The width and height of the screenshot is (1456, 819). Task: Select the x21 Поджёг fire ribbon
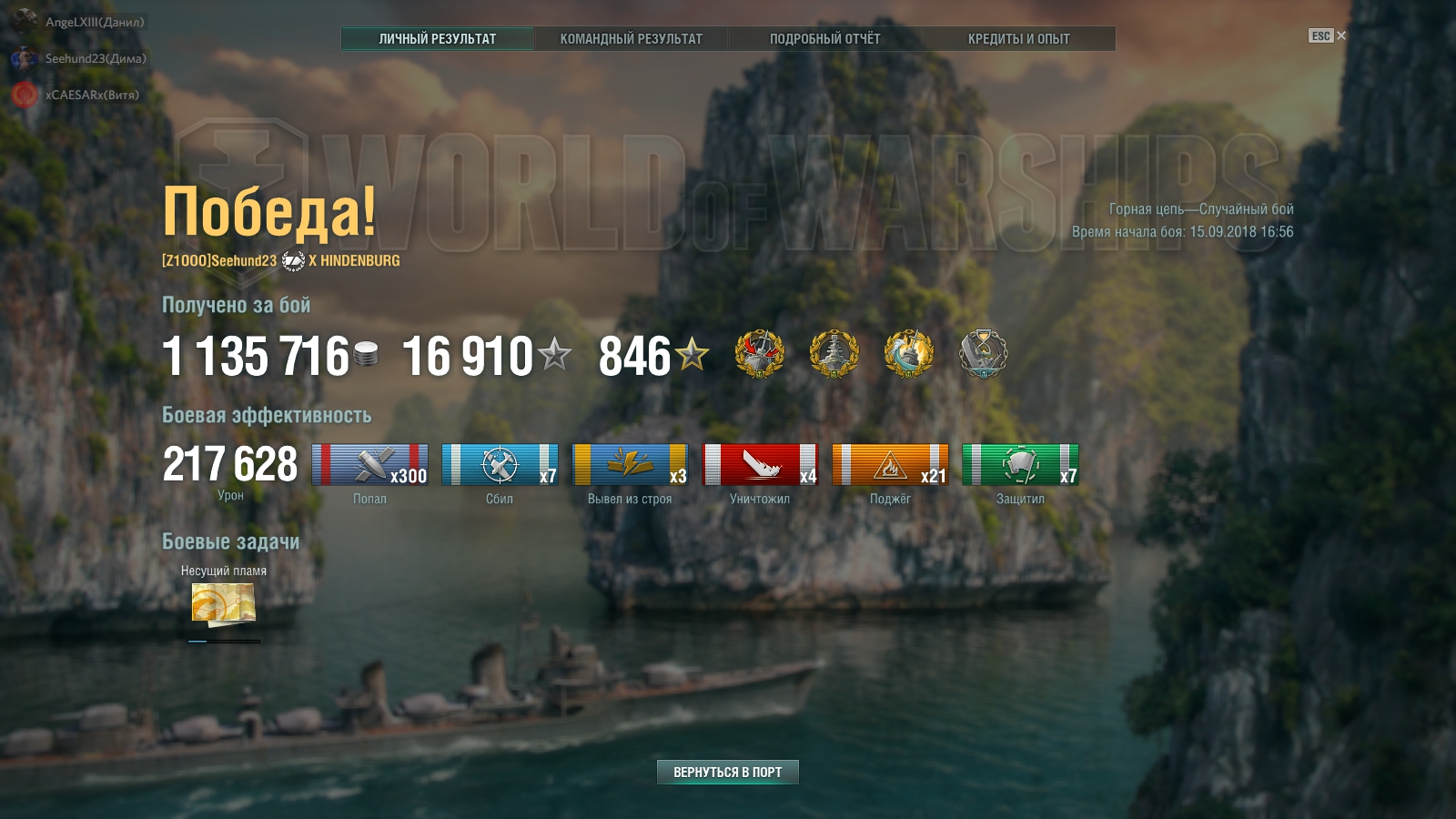[x=890, y=464]
